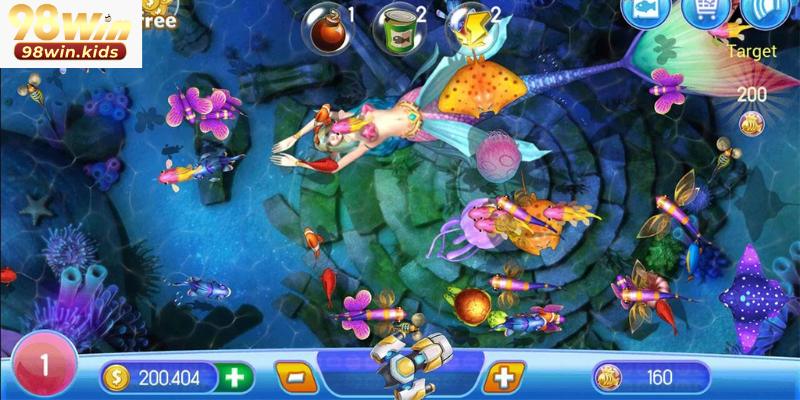
Task: Decrease cannon bet with the minus button
Action: pyautogui.click(x=295, y=378)
